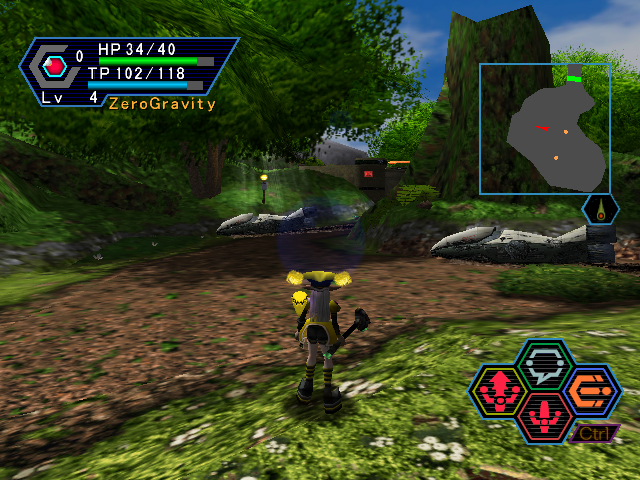Open the area minimap
640x480 pixels.
[545, 129]
